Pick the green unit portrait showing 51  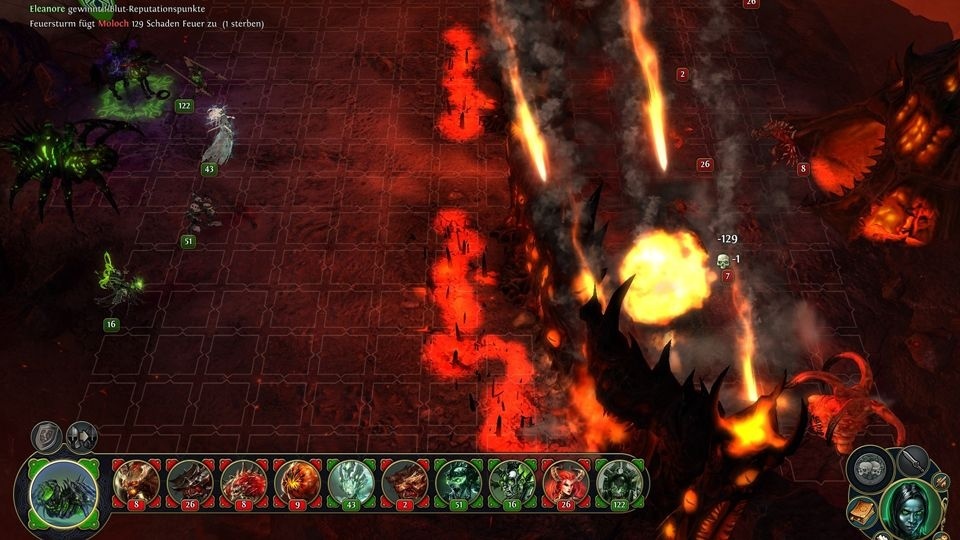point(459,481)
